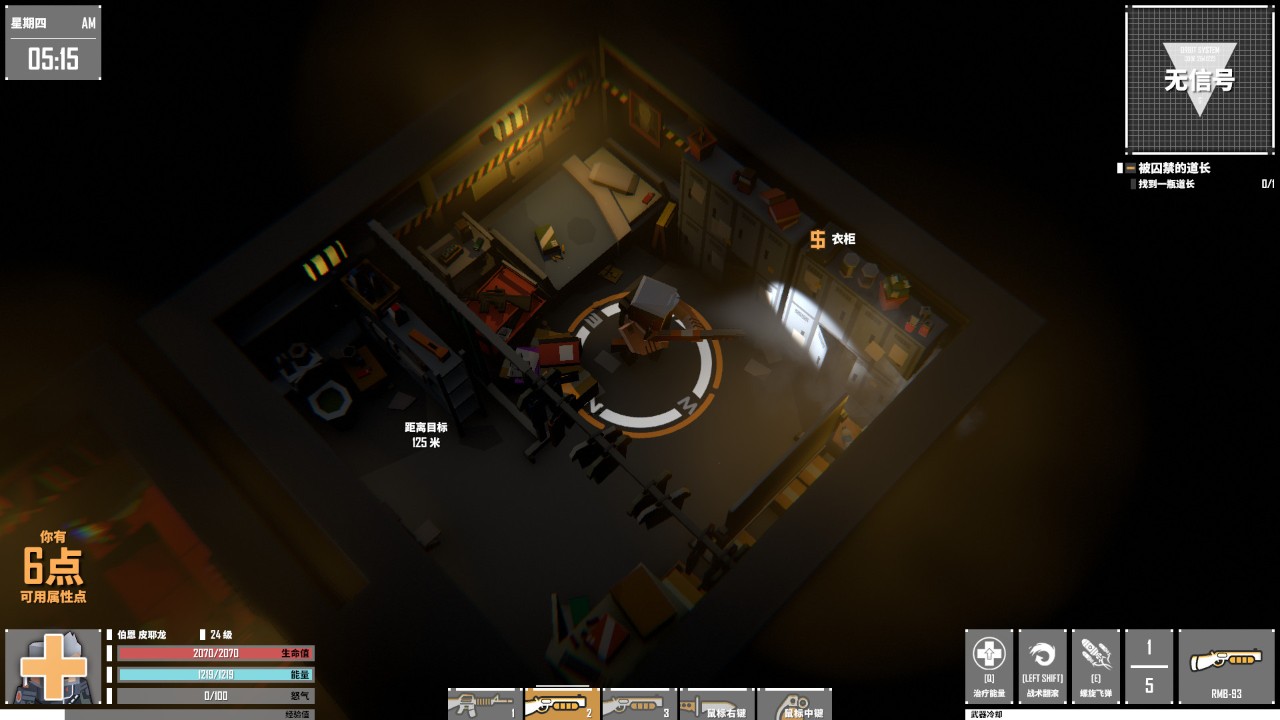This screenshot has height=720, width=1280.
Task: Switch to the shotgun in slot 3
Action: click(x=639, y=704)
